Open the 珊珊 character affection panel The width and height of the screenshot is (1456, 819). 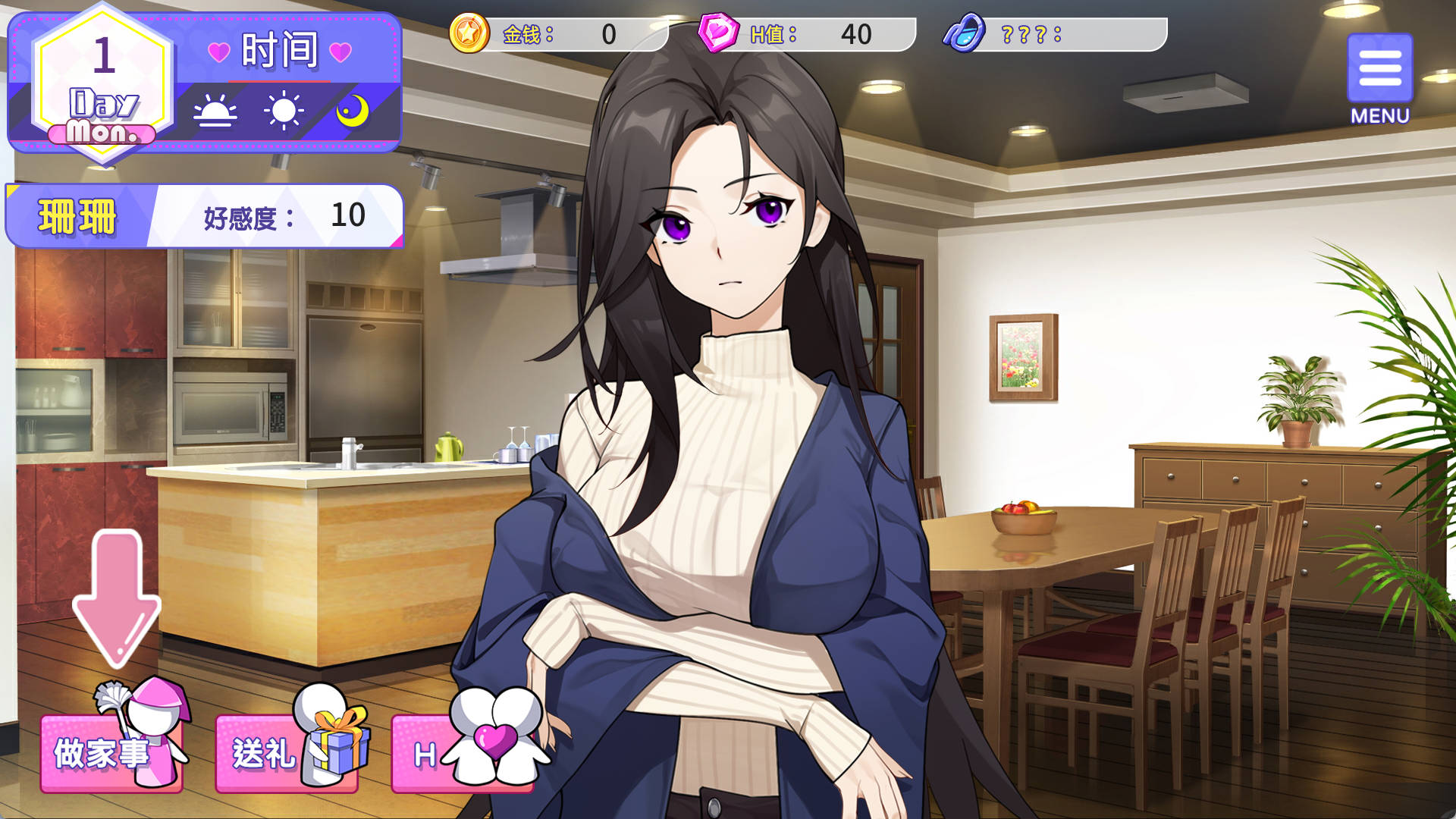204,217
